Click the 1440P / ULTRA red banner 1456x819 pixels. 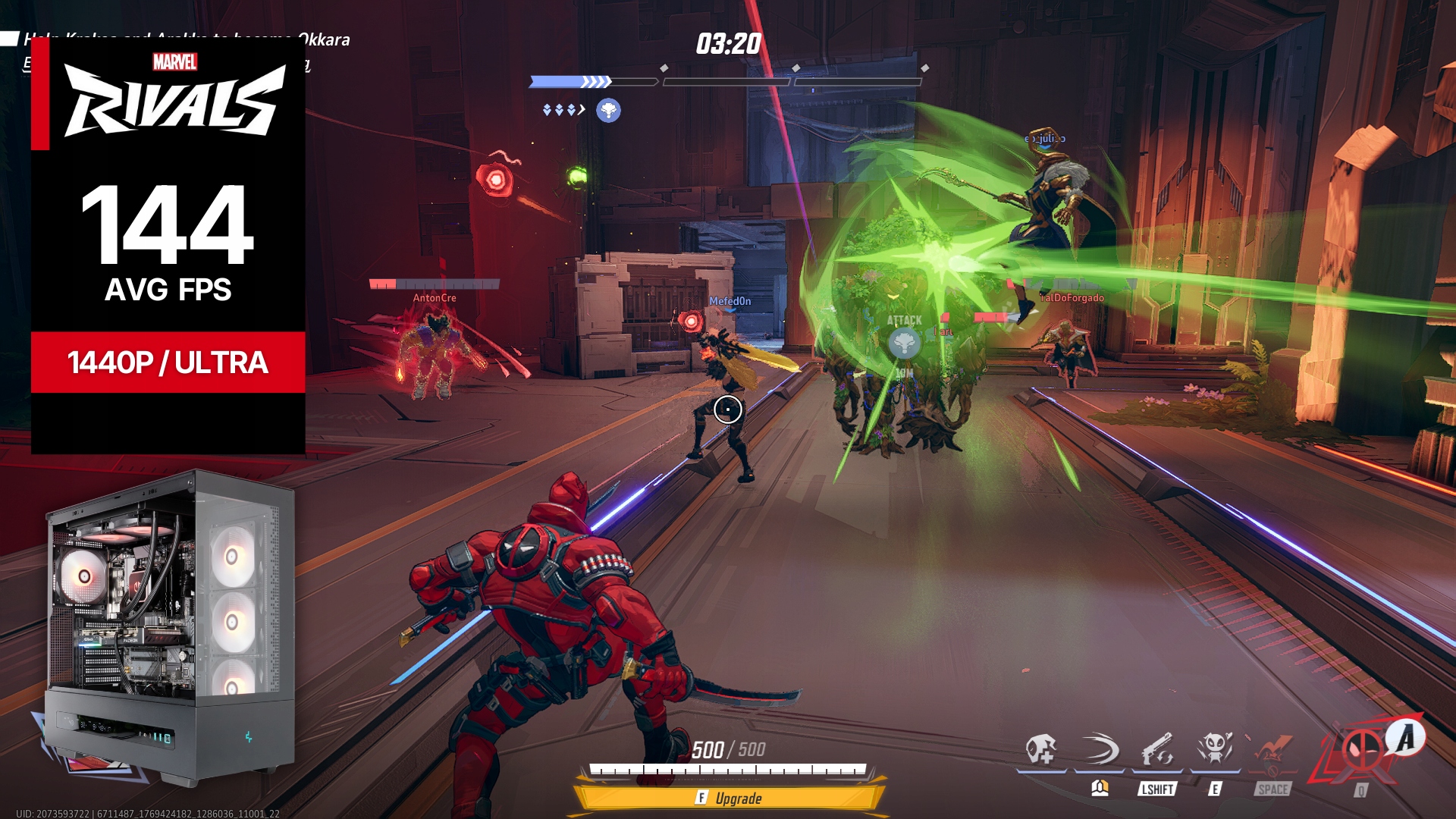coord(168,362)
